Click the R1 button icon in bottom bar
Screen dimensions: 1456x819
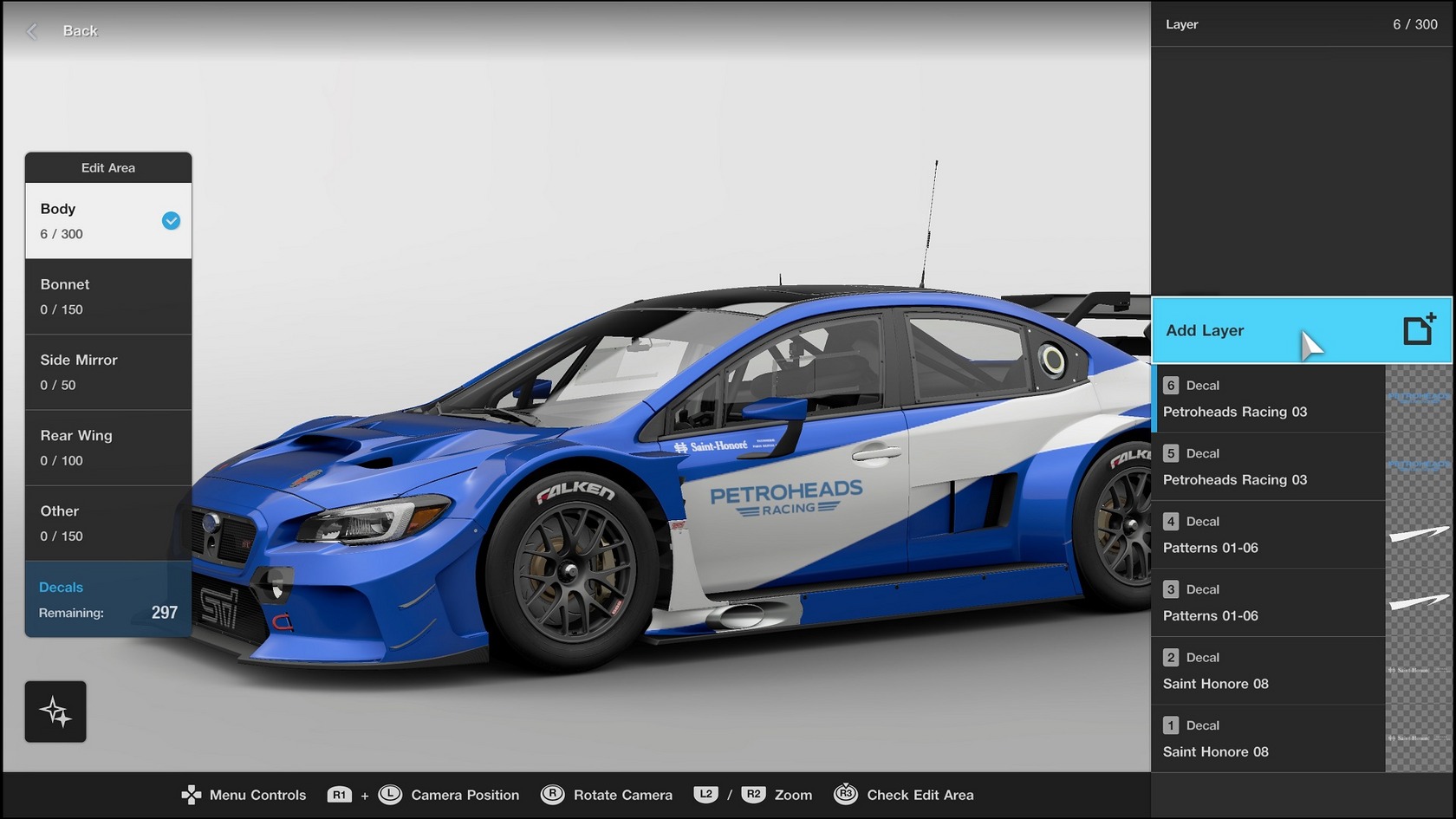coord(339,795)
